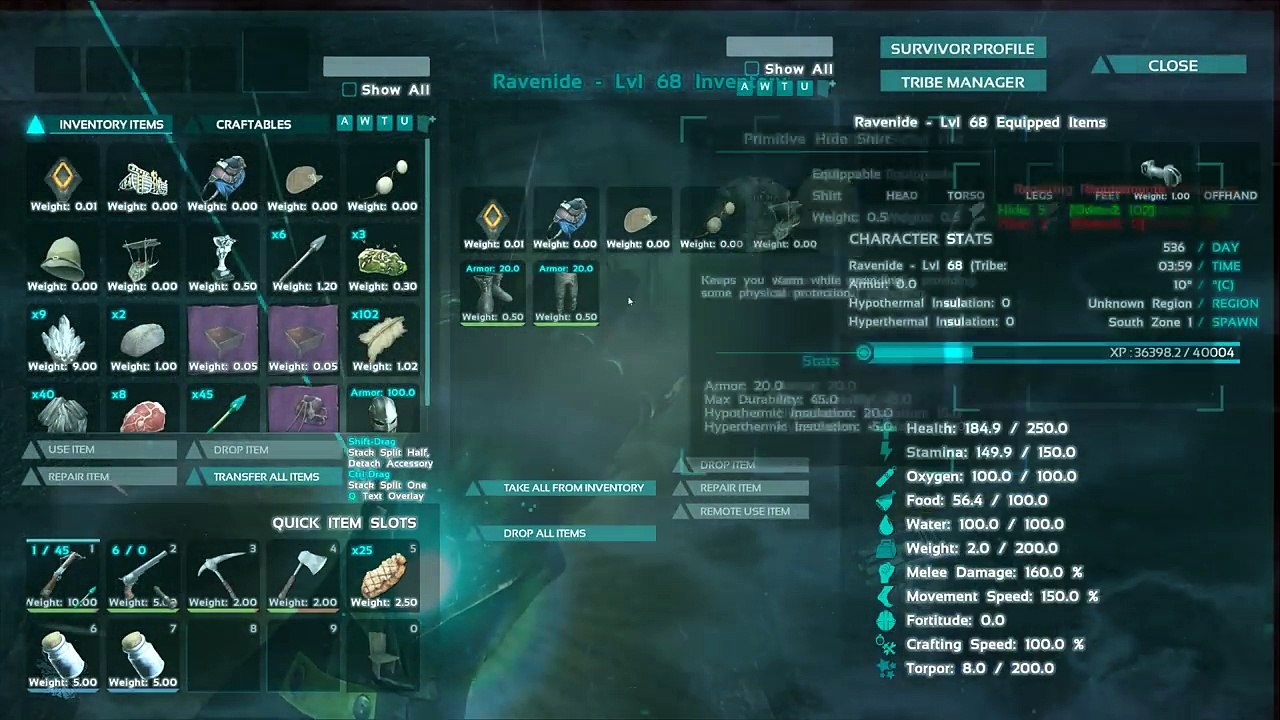Choose Drop All Items
Viewport: 1280px width, 720px height.
(545, 533)
